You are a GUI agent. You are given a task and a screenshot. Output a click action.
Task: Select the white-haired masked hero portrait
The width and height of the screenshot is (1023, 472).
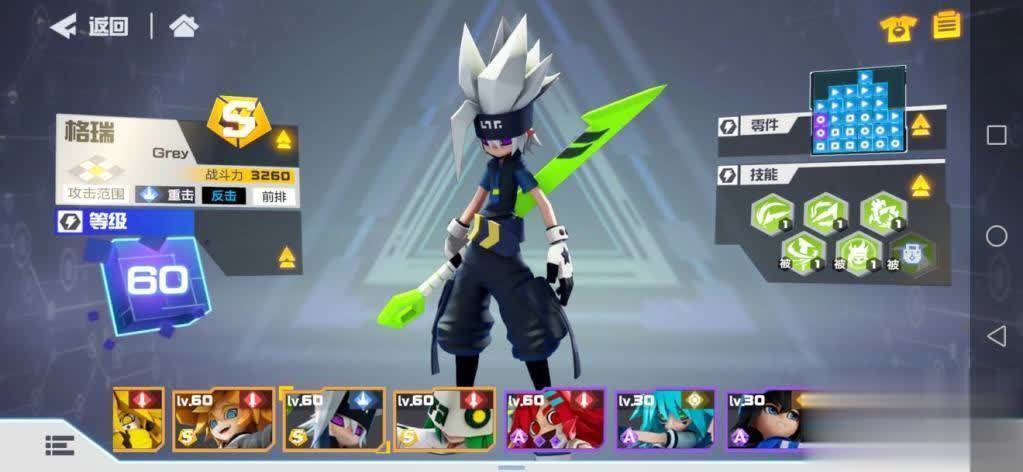coord(334,419)
